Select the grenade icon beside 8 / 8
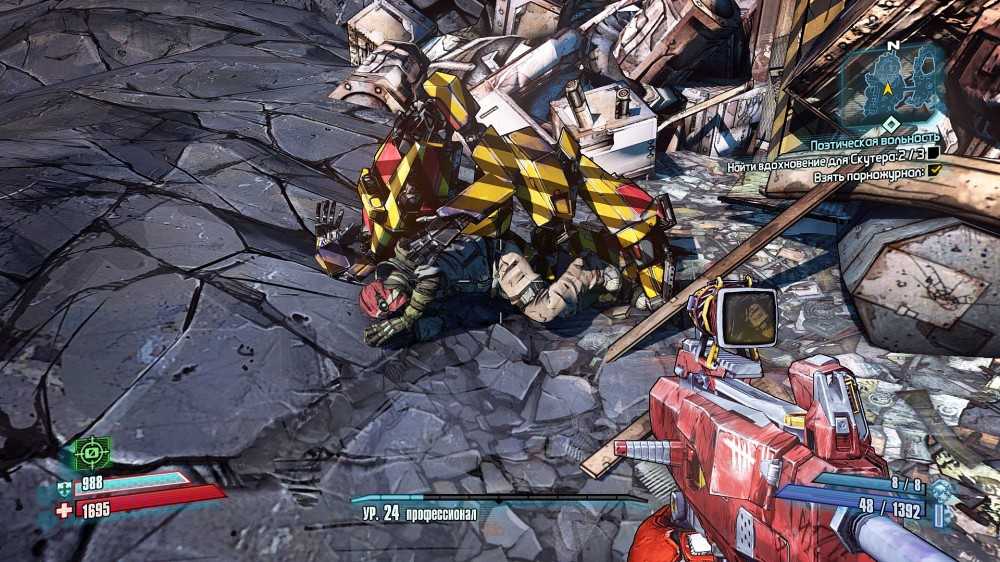 pyautogui.click(x=939, y=489)
